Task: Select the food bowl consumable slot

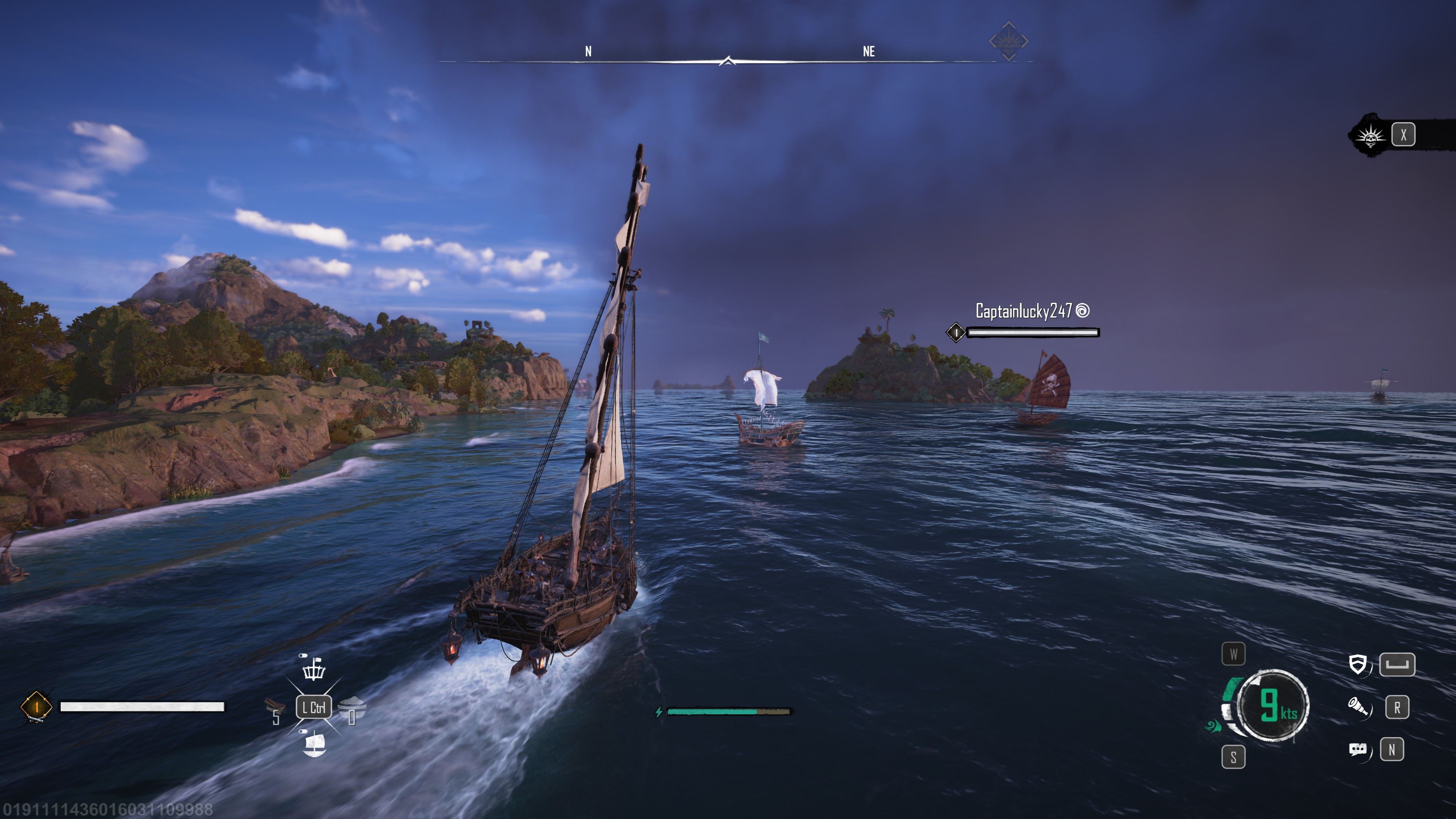Action: click(x=352, y=706)
